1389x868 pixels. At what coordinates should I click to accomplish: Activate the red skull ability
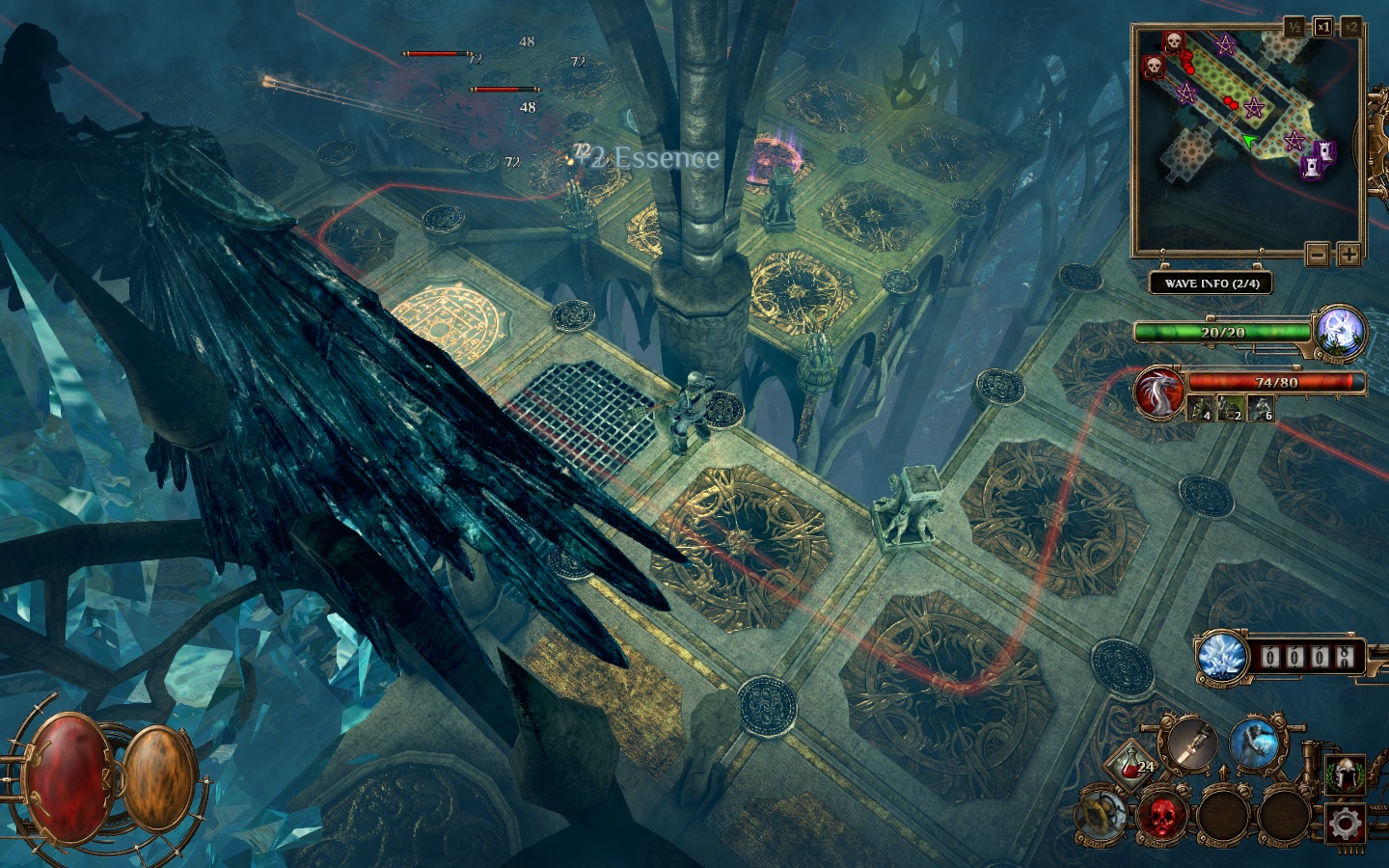1163,816
